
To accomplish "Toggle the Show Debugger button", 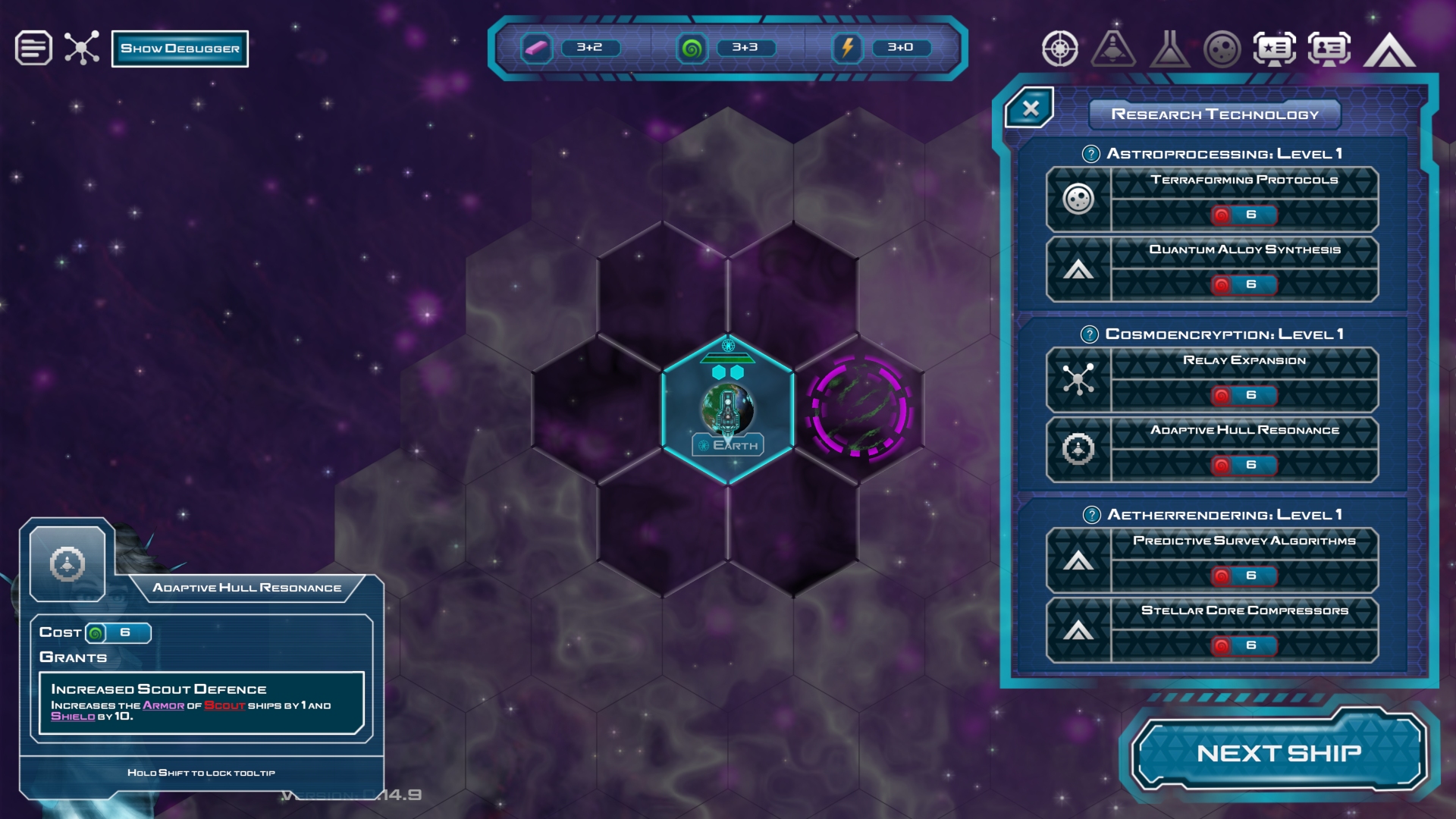I will click(x=180, y=49).
